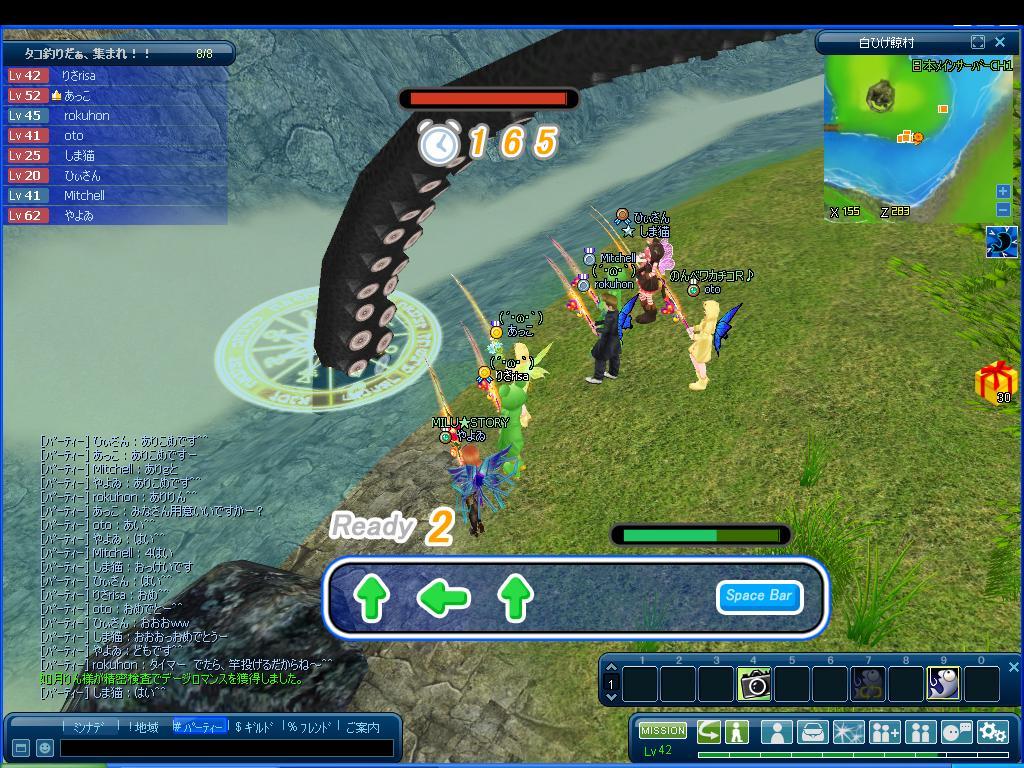Zoom out the minimap with minus button

[x=1003, y=209]
